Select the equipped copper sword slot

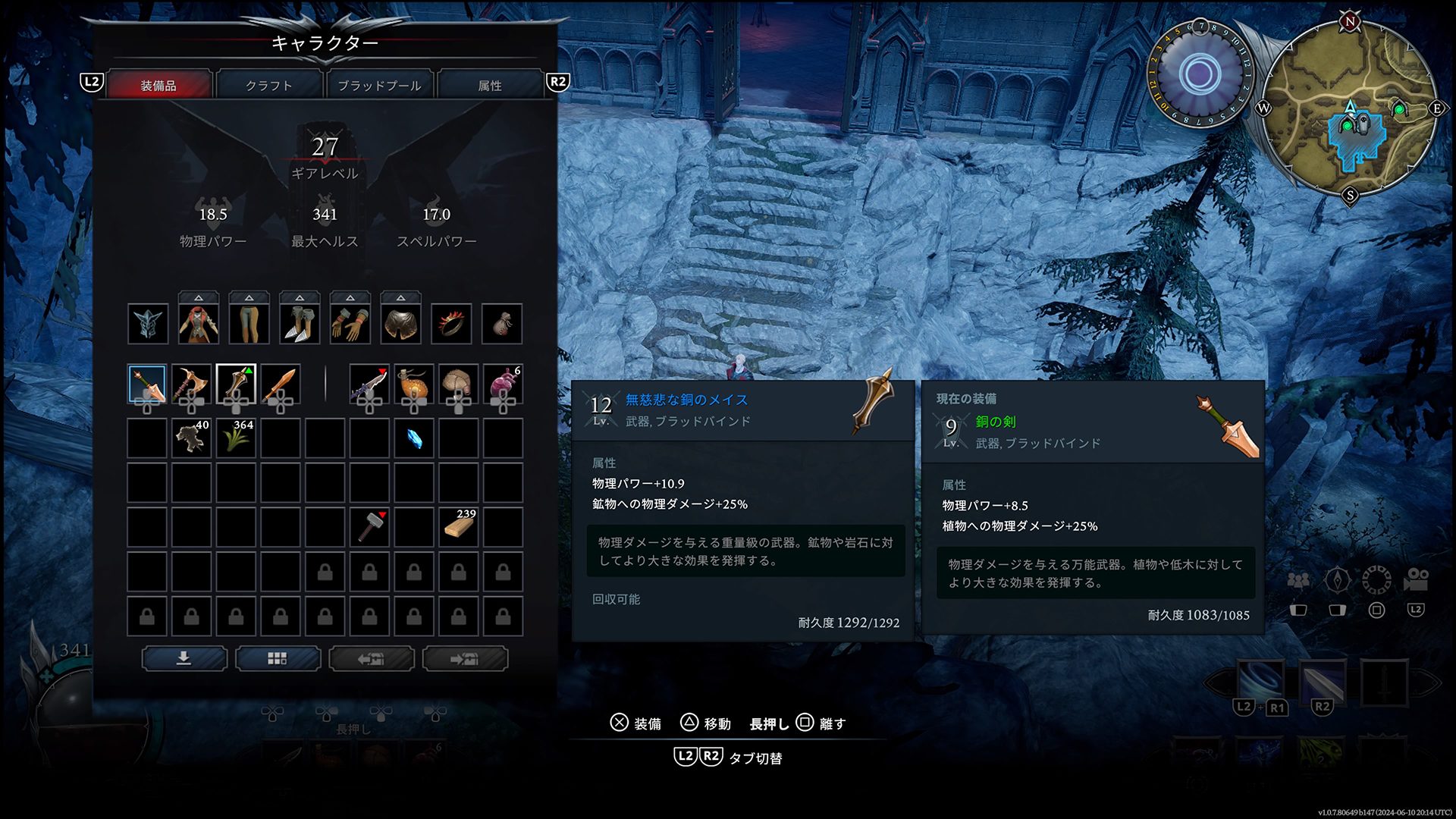pyautogui.click(x=147, y=384)
